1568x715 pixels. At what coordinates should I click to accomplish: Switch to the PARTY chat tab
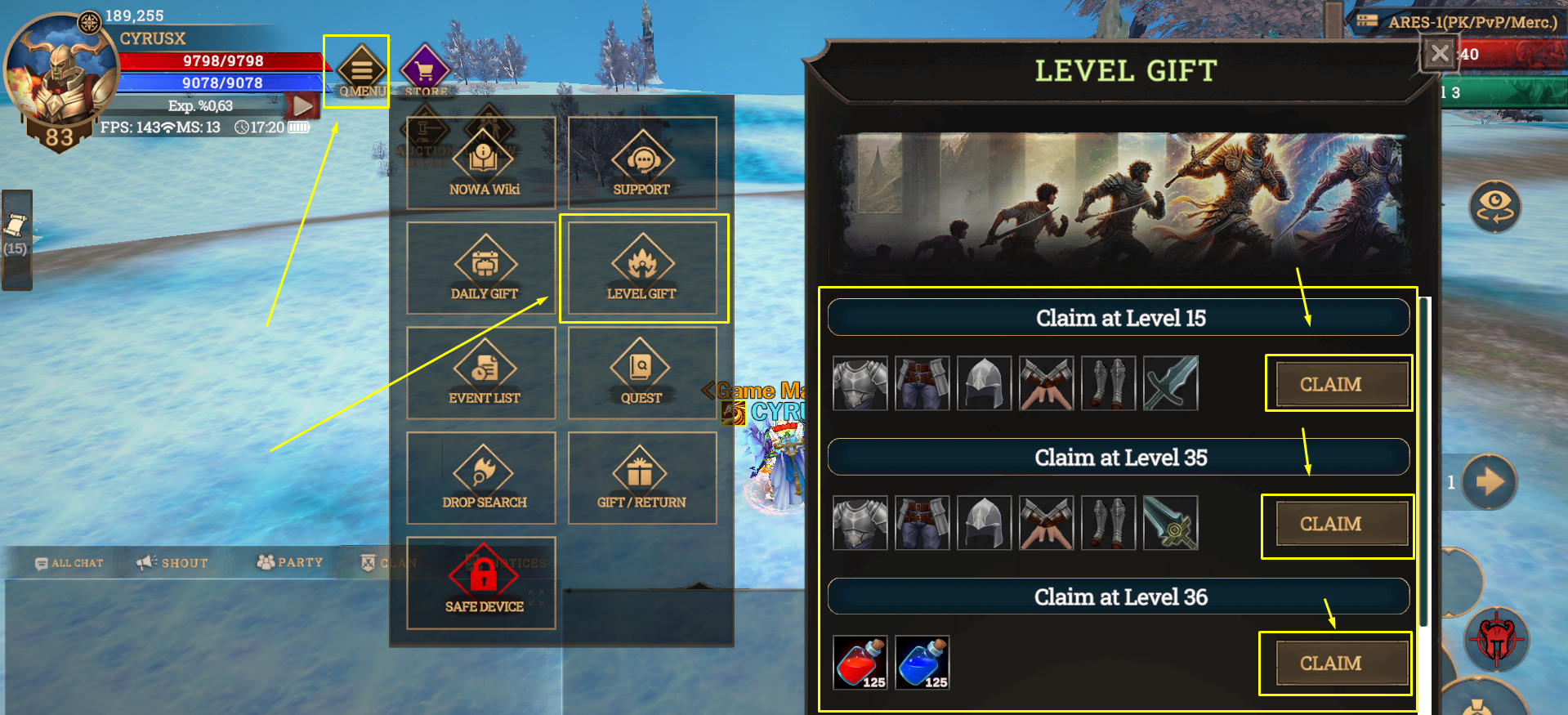[x=290, y=563]
